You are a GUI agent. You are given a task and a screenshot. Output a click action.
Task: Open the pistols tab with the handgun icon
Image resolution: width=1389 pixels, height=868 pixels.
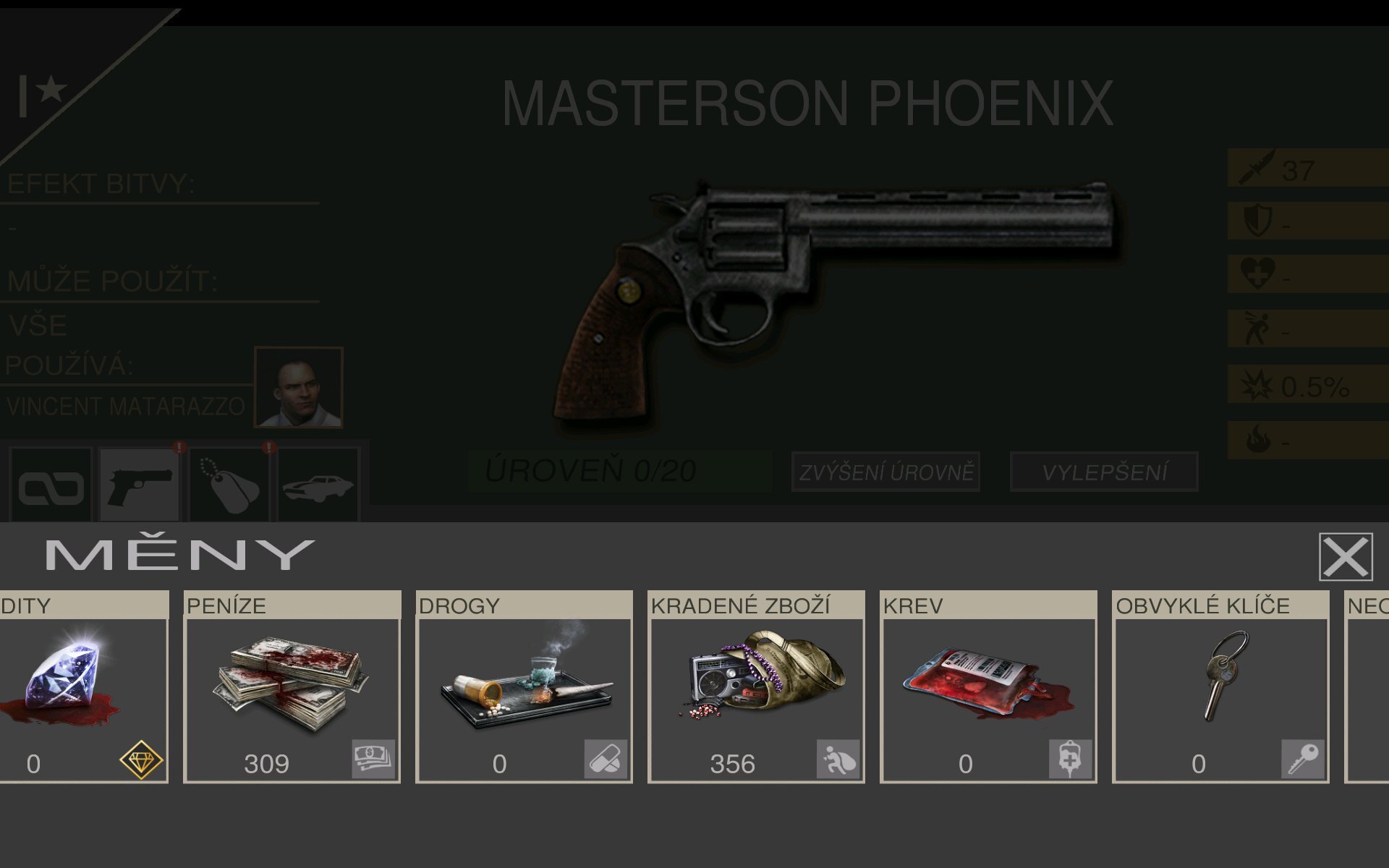138,481
